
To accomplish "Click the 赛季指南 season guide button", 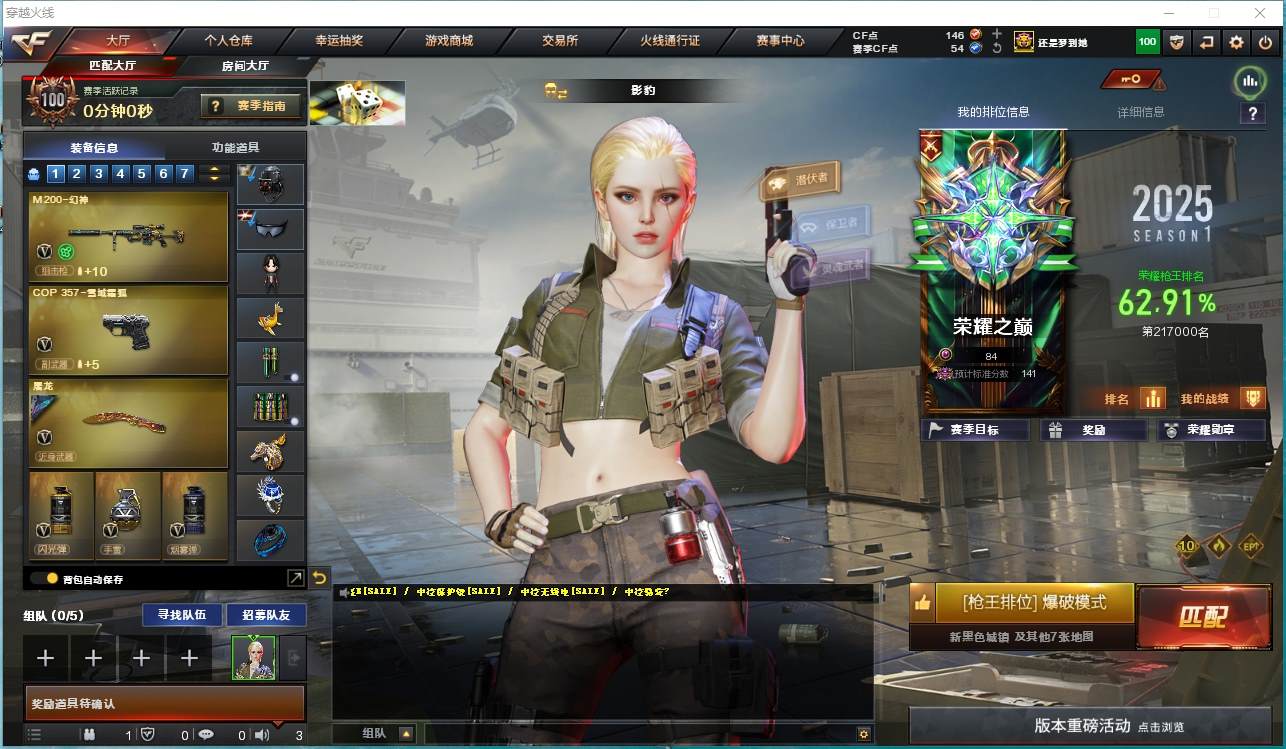I will click(x=251, y=105).
